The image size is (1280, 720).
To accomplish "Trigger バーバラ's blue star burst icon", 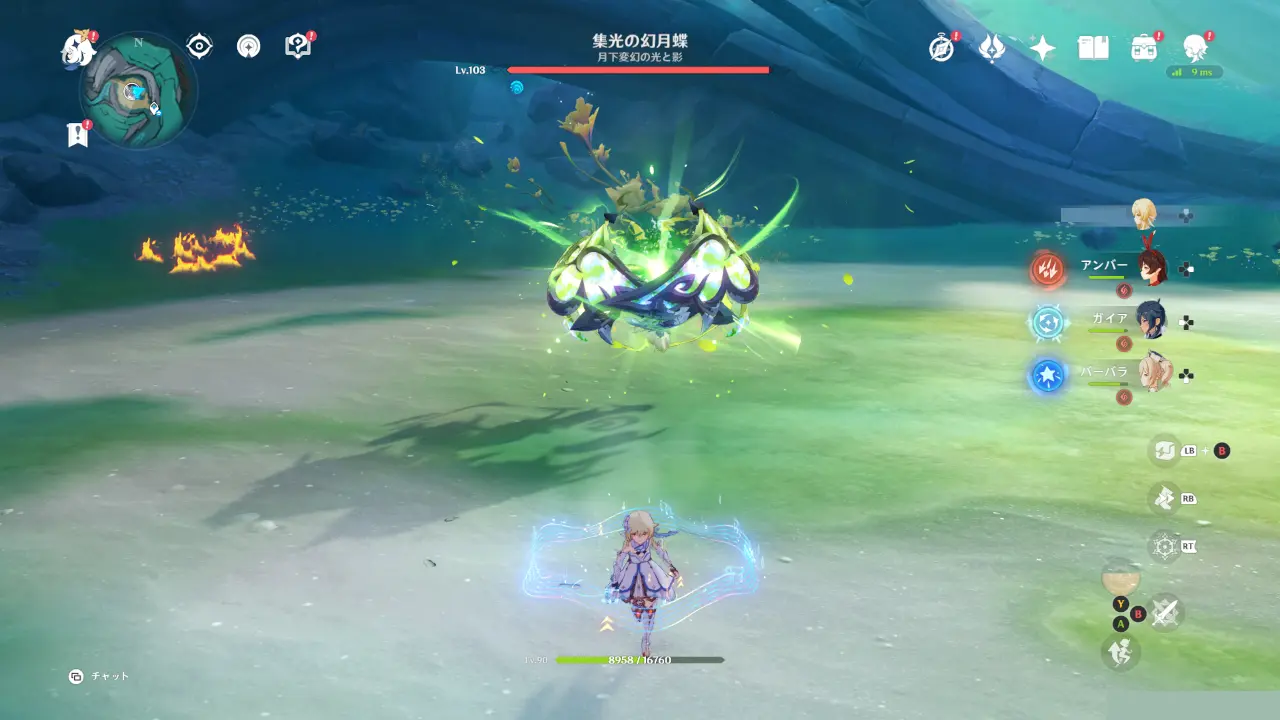I will [1048, 376].
